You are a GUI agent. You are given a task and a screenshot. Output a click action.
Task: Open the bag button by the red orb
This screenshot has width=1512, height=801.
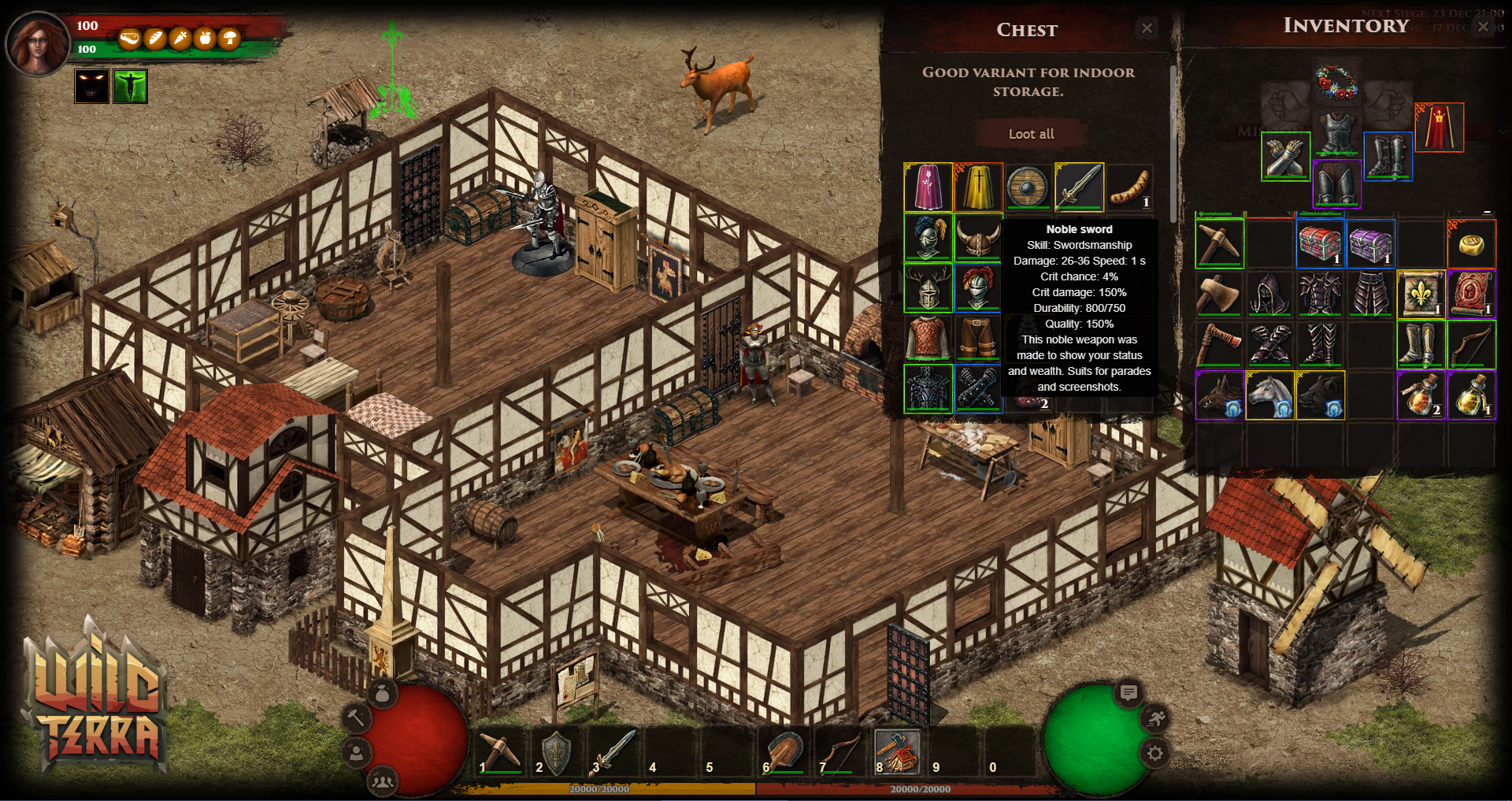383,694
